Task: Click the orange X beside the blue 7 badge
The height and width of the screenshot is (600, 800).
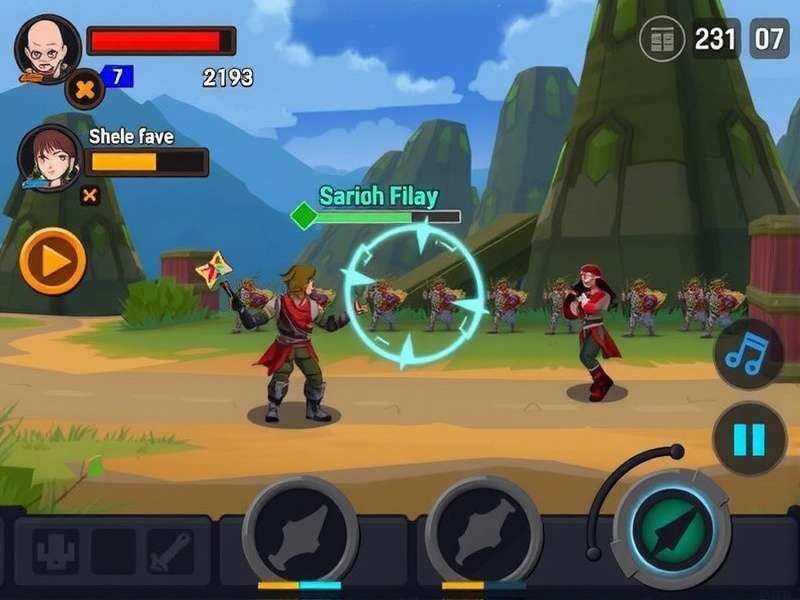Action: 85,90
